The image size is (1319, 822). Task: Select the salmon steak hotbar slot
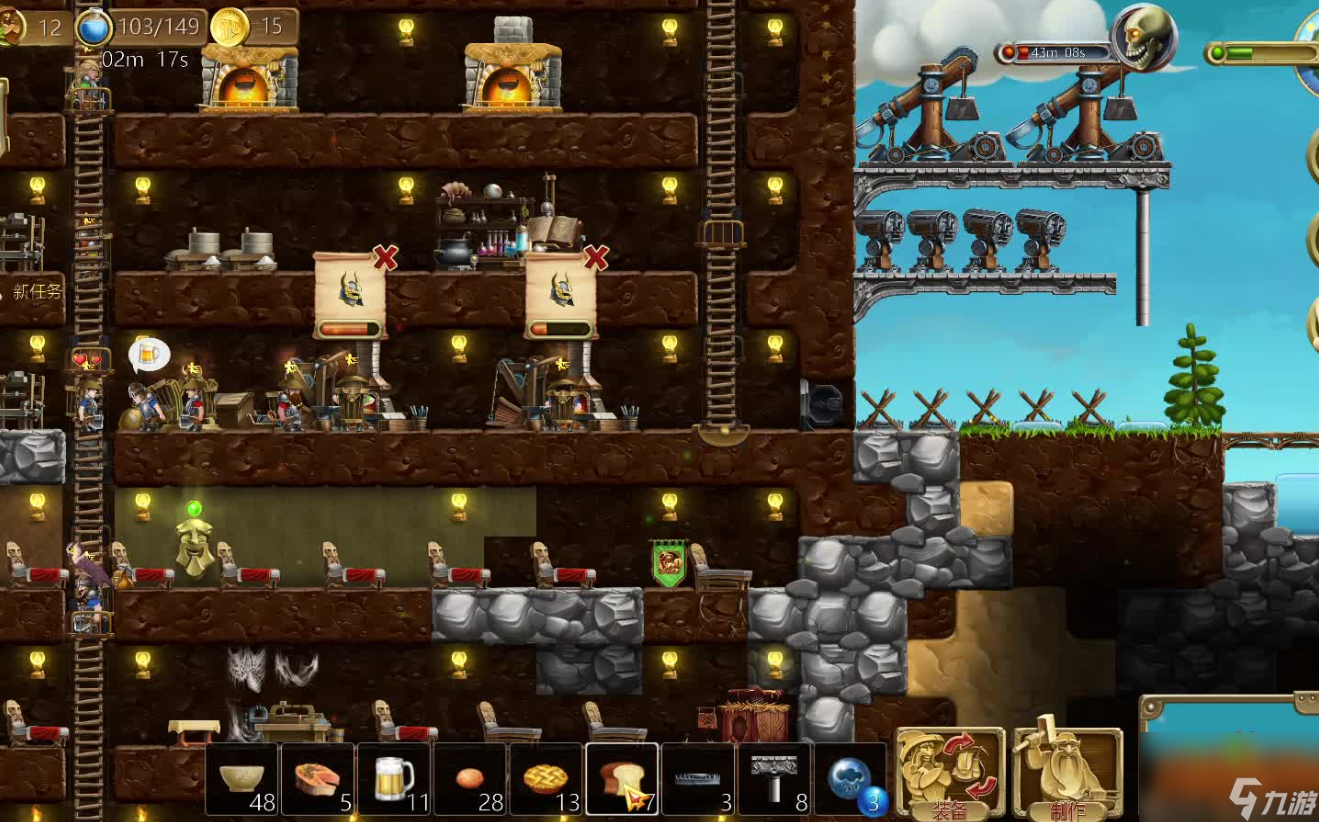318,779
